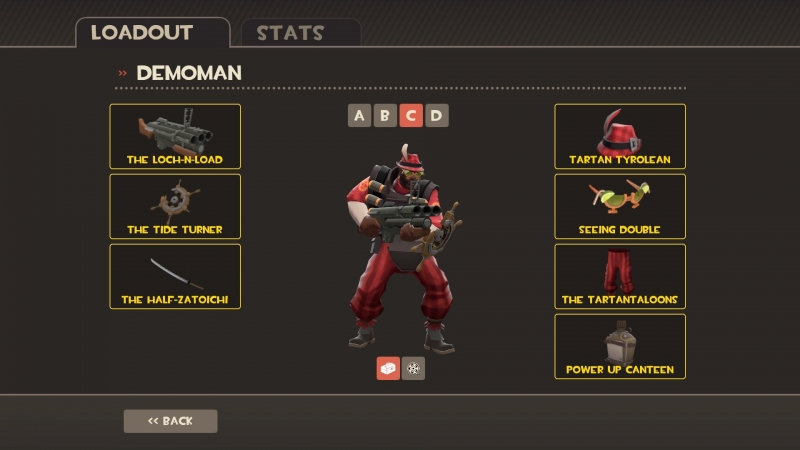Open the Half-Zatoichi melee slot

pyautogui.click(x=175, y=276)
